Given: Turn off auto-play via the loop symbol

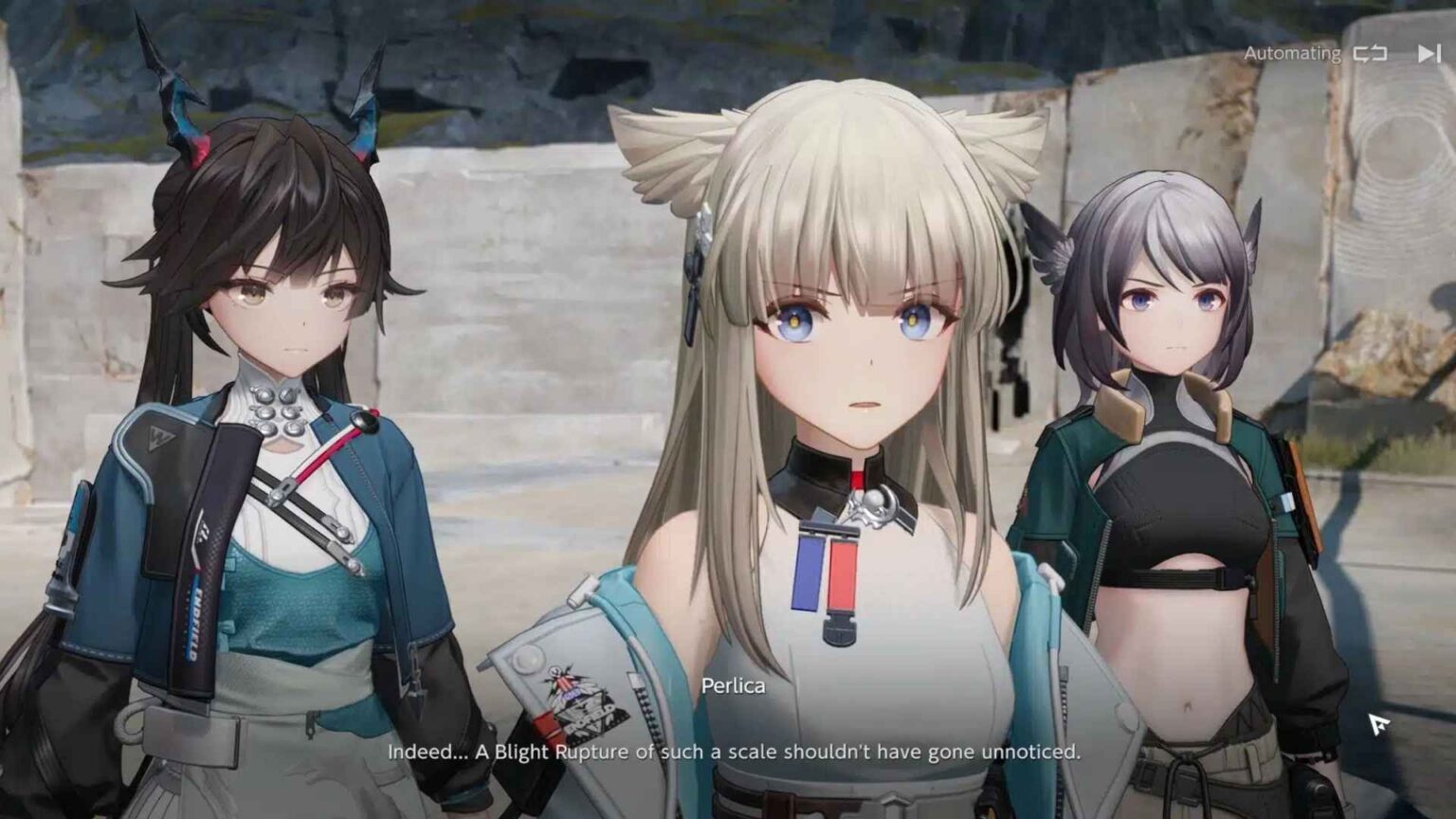Looking at the screenshot, I should [1369, 55].
